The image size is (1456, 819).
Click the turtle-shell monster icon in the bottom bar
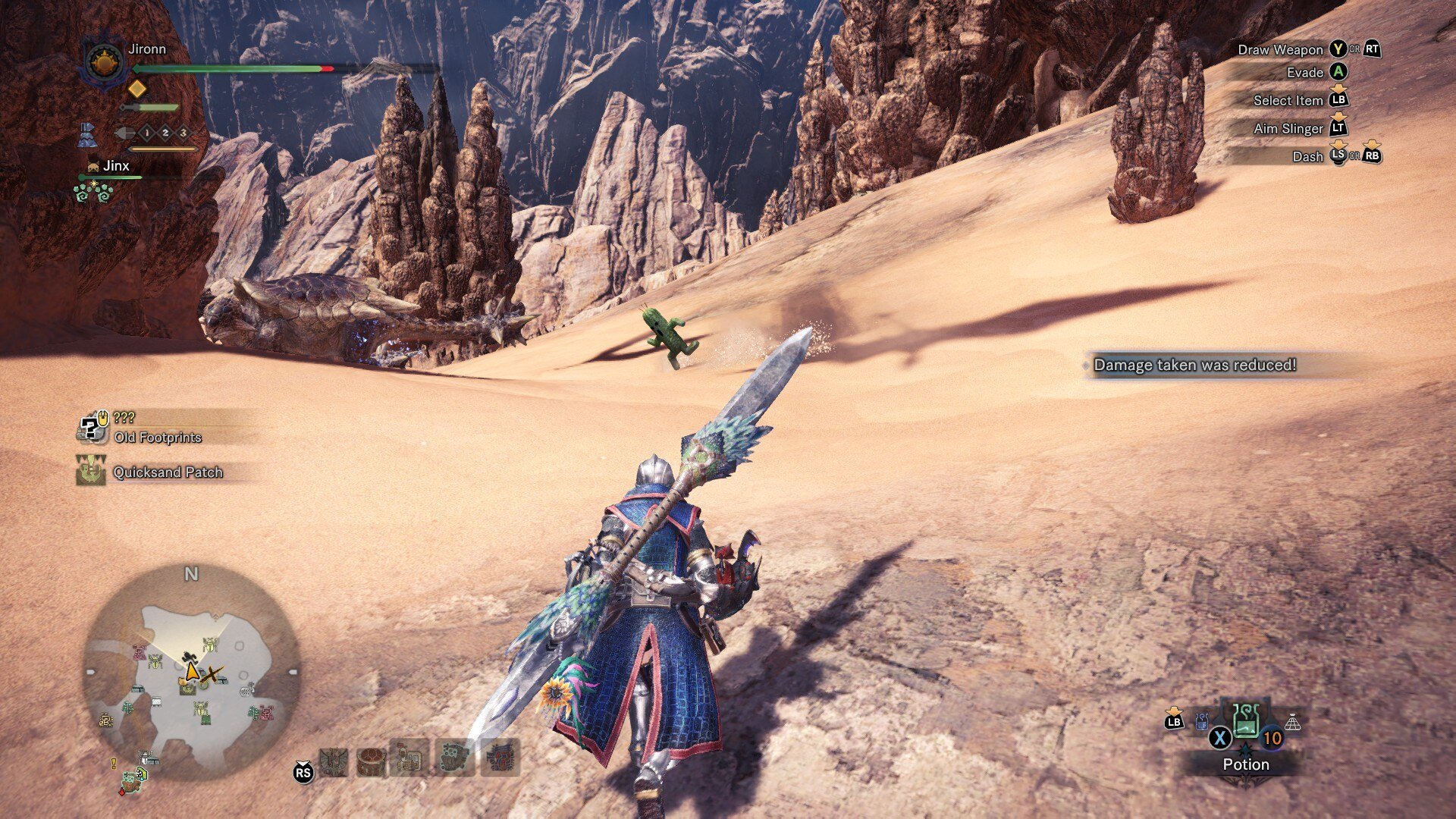point(370,761)
